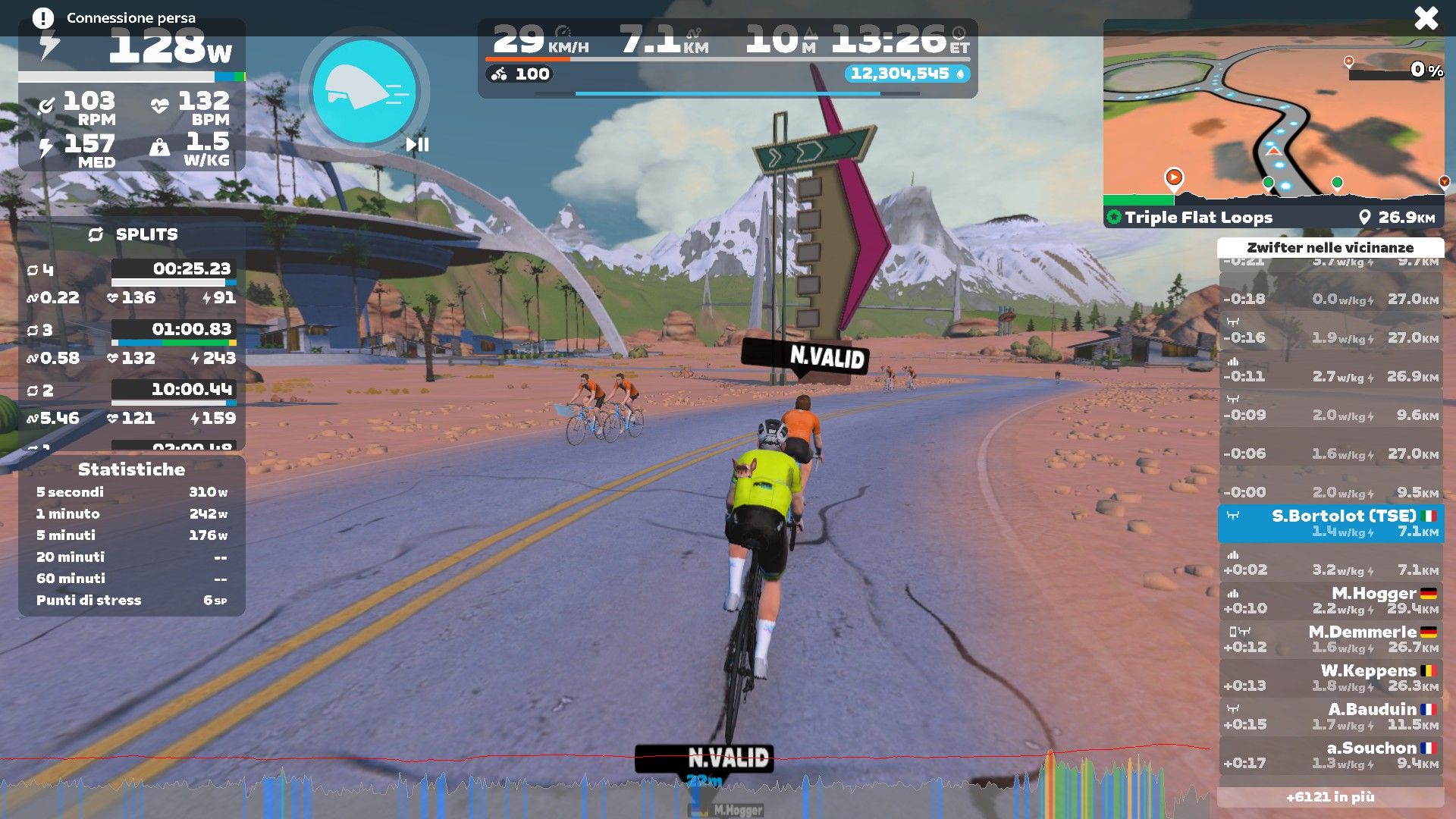This screenshot has width=1456, height=819.
Task: Open the Splits panel header
Action: click(x=133, y=234)
